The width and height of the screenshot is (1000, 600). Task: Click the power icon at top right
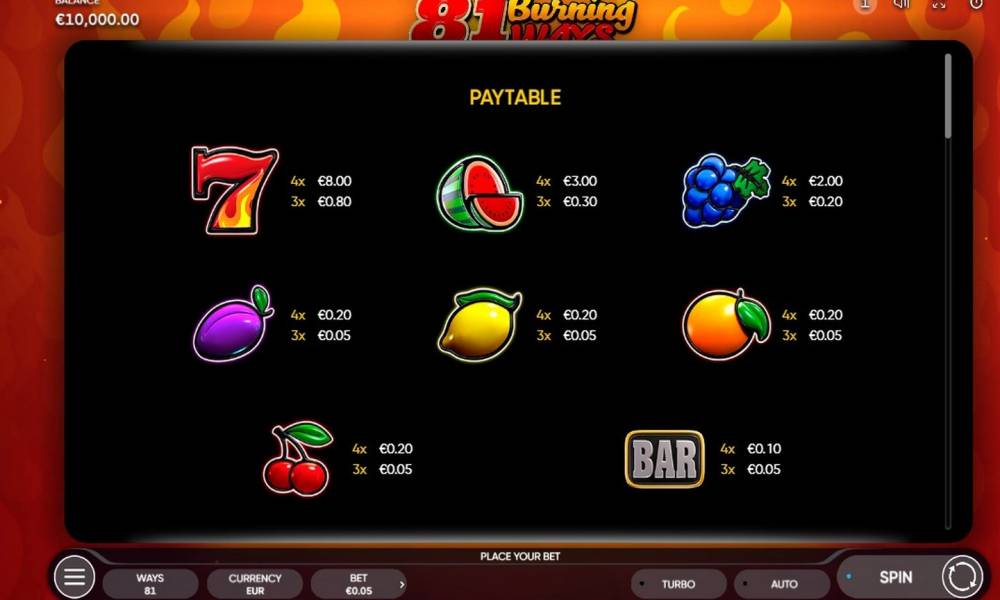pos(977,4)
